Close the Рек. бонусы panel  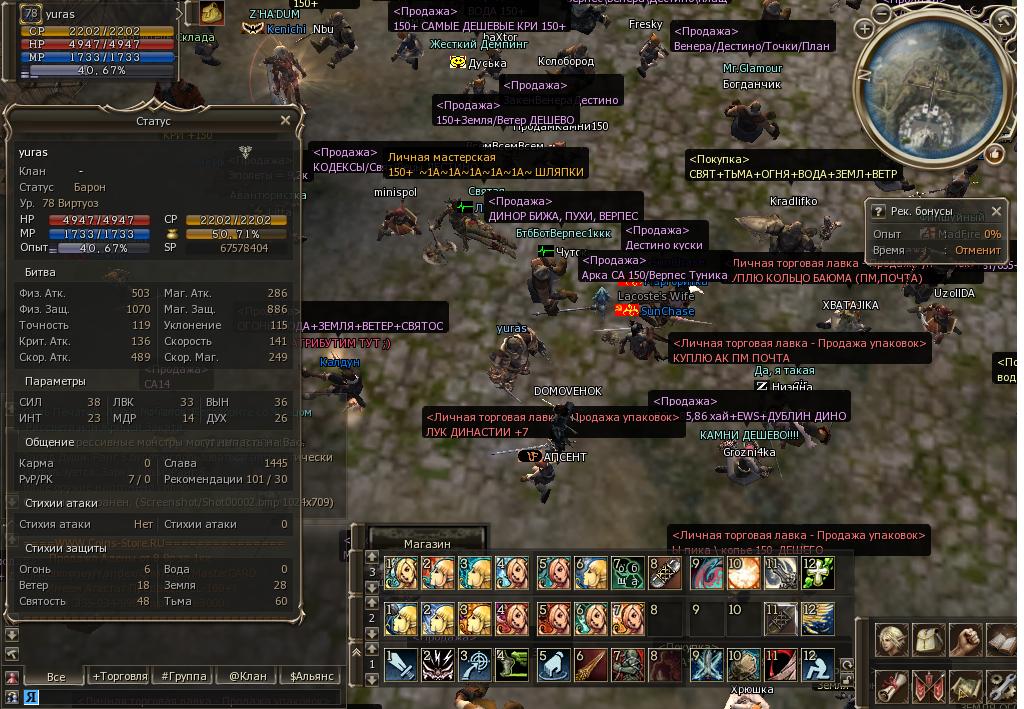point(996,211)
